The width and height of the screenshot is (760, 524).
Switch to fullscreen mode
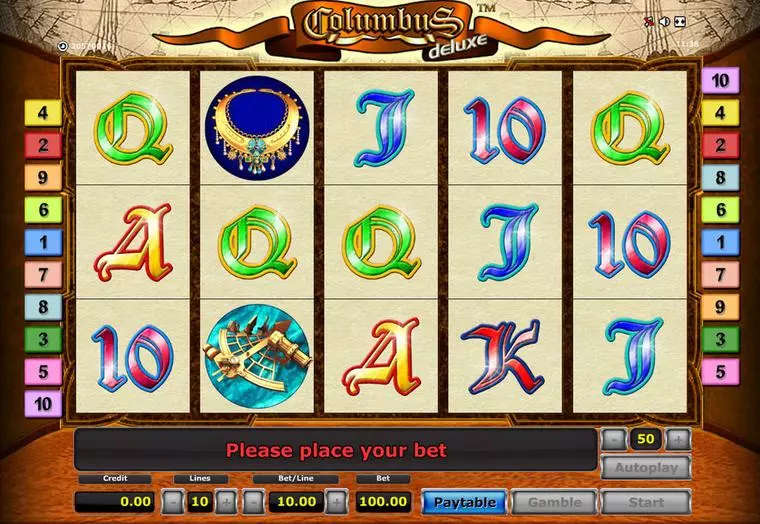tap(680, 22)
